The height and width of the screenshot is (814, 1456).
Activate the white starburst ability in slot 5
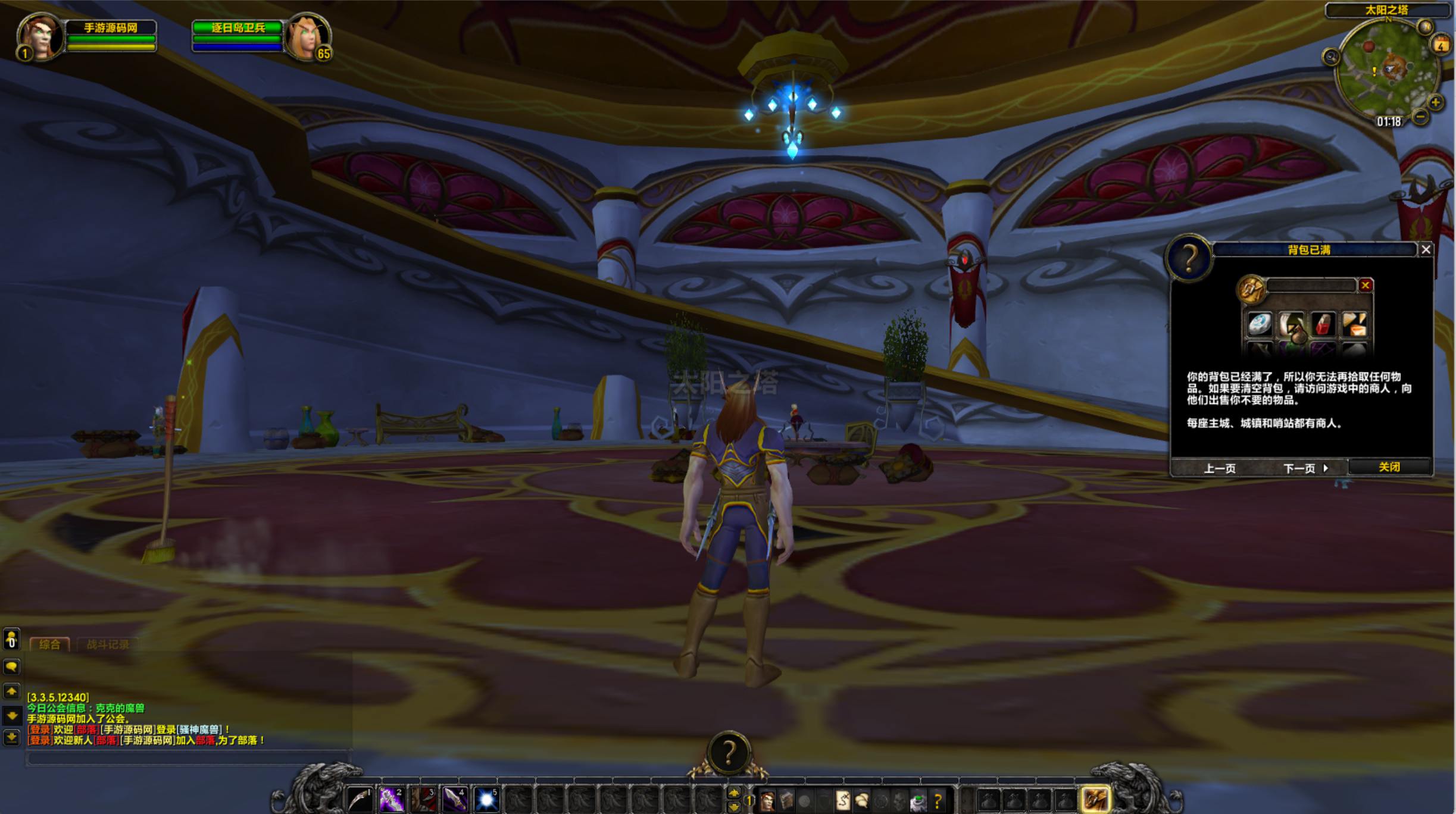coord(486,800)
